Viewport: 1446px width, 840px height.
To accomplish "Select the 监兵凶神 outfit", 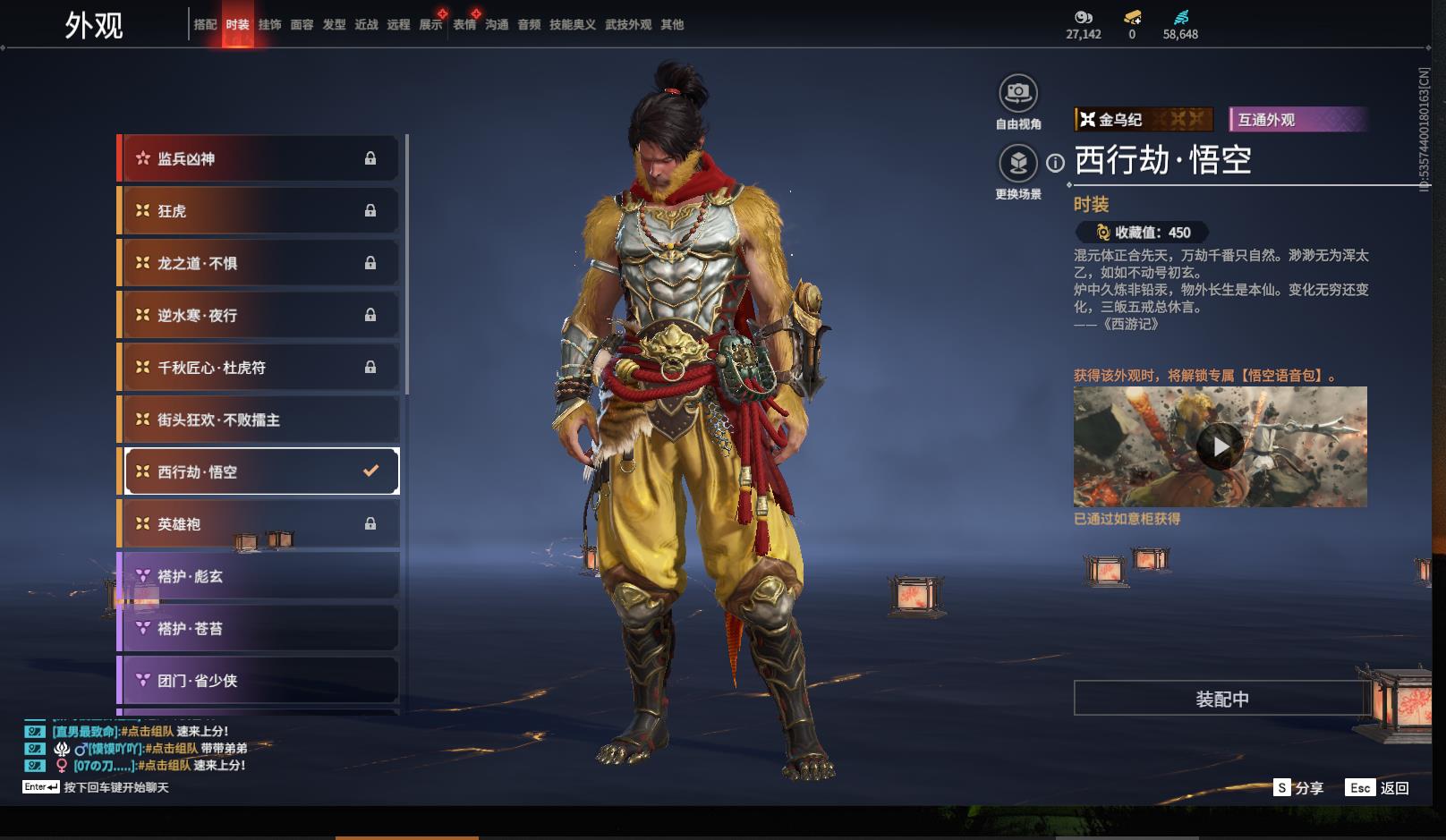I will coord(259,159).
